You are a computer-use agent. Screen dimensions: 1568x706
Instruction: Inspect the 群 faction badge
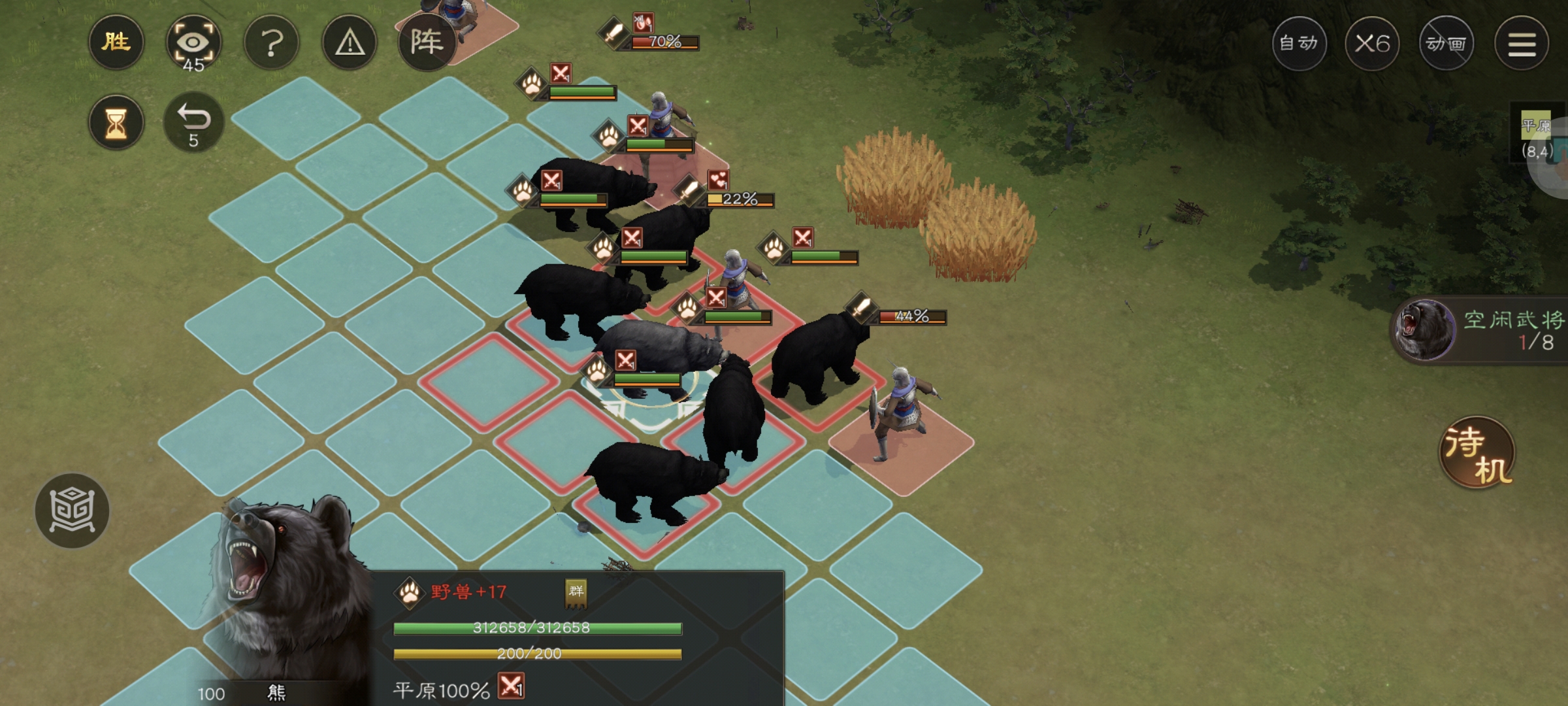pos(576,592)
